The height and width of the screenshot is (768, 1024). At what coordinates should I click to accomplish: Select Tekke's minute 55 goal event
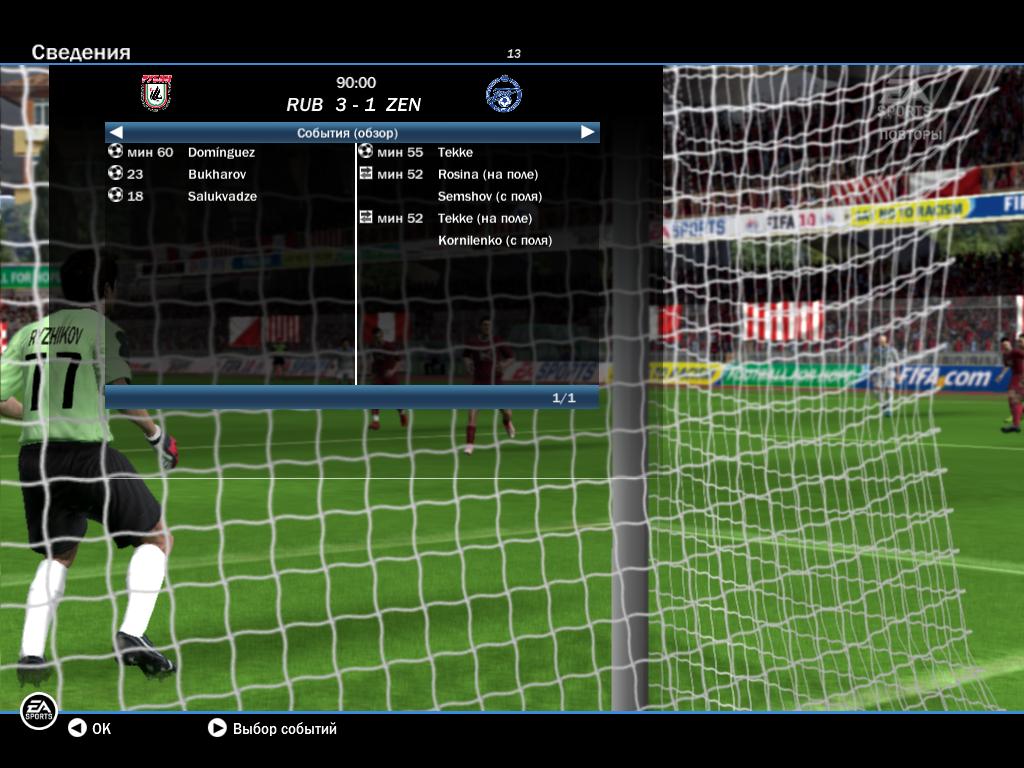point(455,152)
